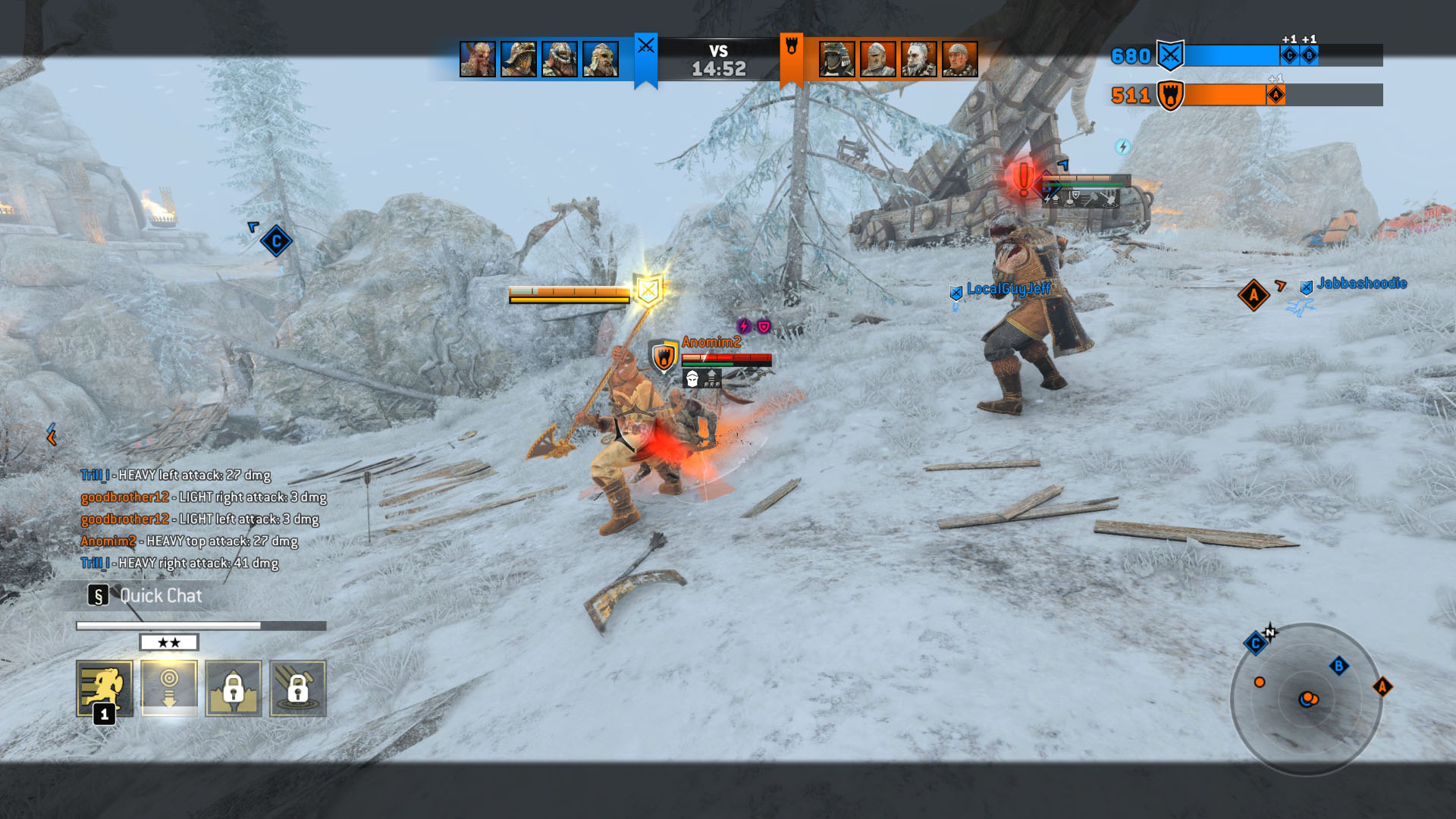
Task: Click the white-haired painted-face hero portrait
Action: coord(918,59)
